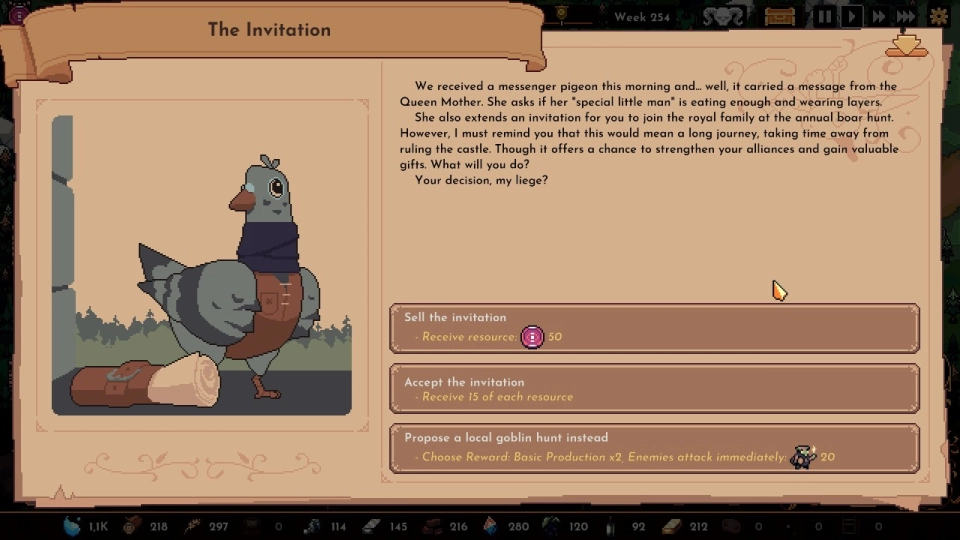Click the banner shield icon
Image resolution: width=960 pixels, height=540 pixels.
point(562,13)
